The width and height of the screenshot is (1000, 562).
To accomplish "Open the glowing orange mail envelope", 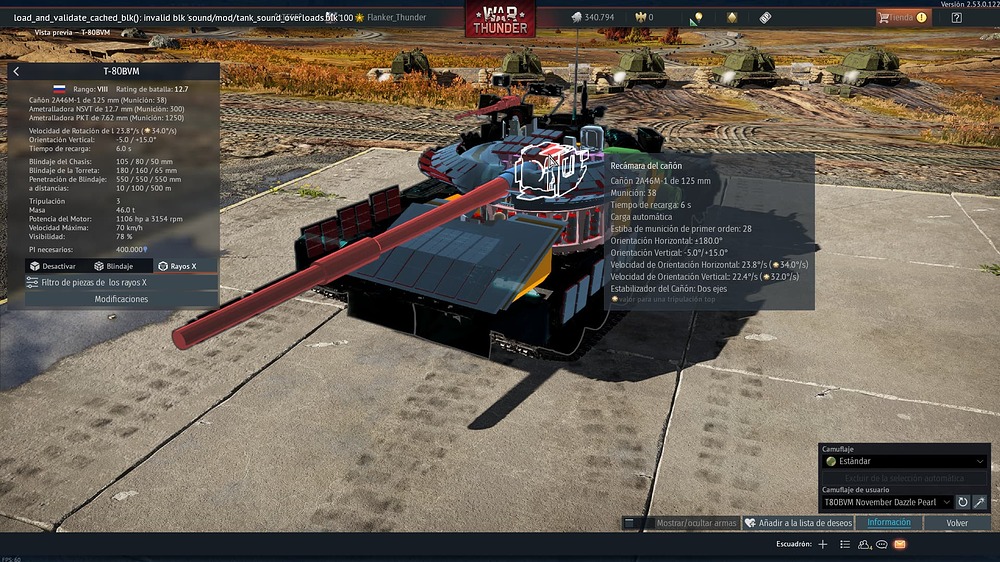I will point(899,544).
